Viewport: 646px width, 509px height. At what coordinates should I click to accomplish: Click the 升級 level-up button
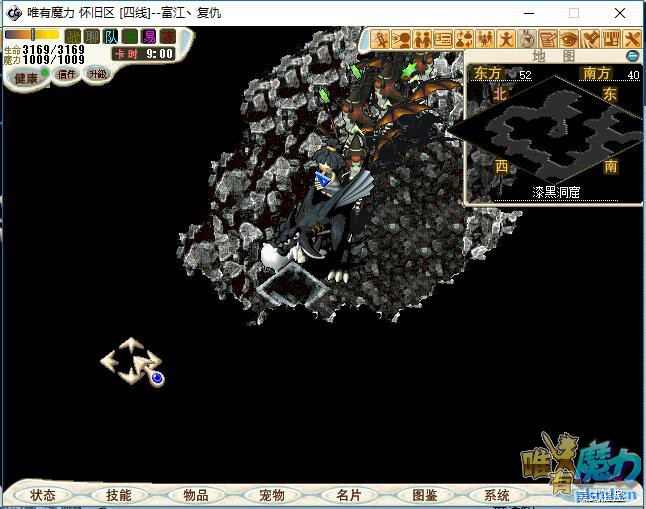click(97, 74)
